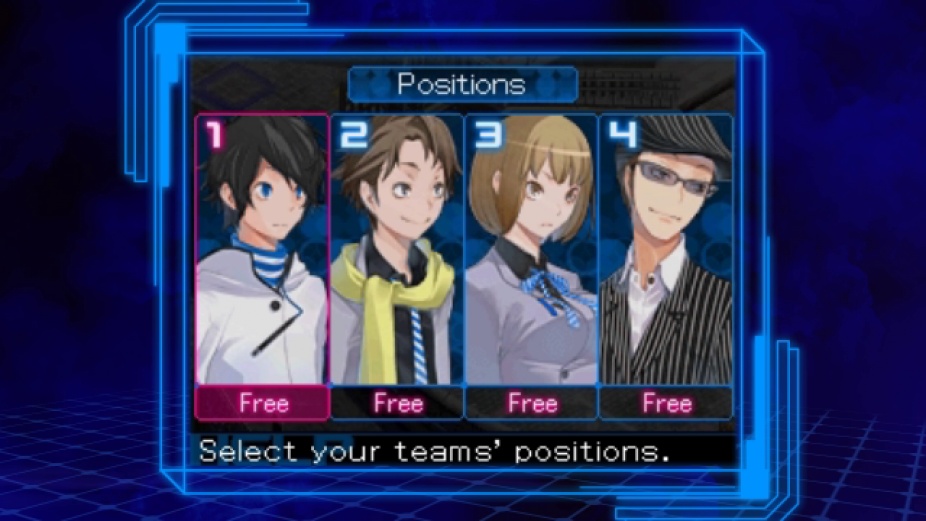This screenshot has height=521, width=926.
Task: Choose position 2 character with yellow scarf
Action: (397, 250)
